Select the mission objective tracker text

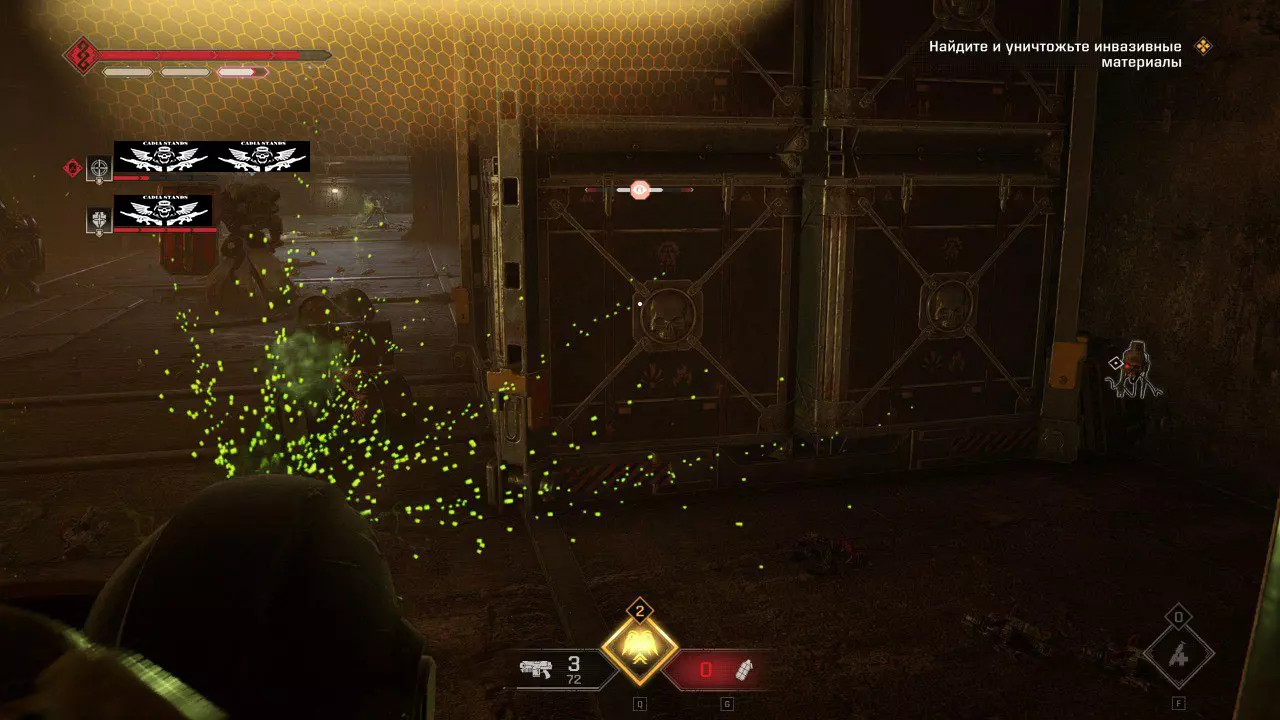(1055, 54)
